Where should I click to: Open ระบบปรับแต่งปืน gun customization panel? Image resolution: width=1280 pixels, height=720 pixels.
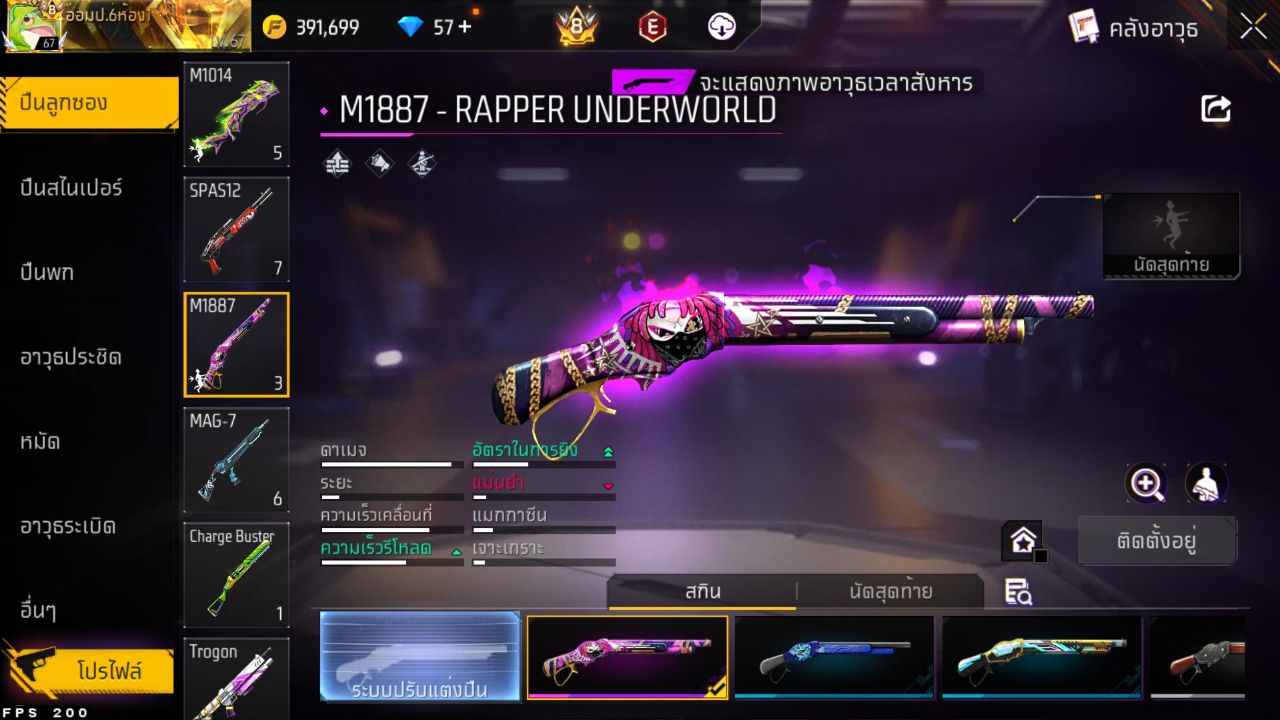coord(418,657)
